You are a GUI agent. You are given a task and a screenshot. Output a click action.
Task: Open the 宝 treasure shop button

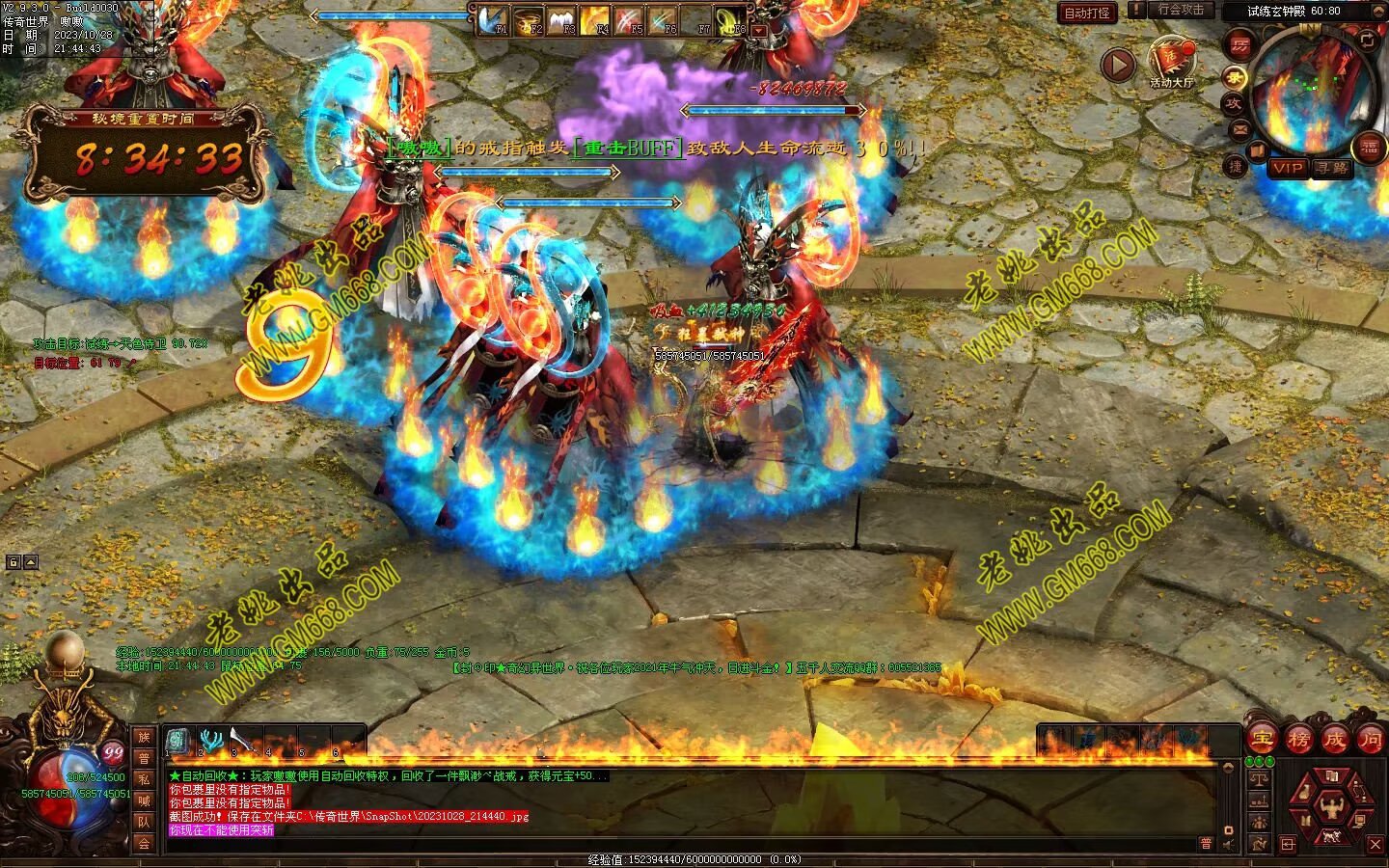click(x=1262, y=739)
